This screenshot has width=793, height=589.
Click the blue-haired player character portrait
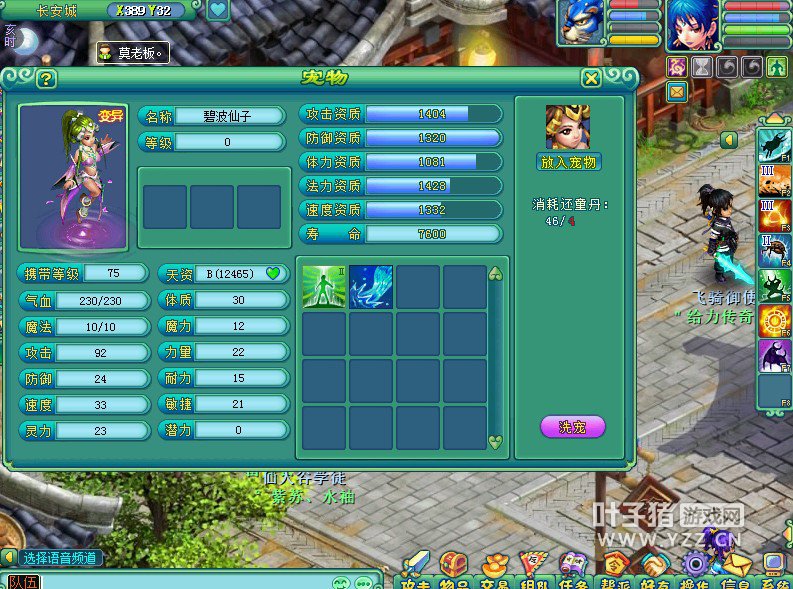pos(692,24)
